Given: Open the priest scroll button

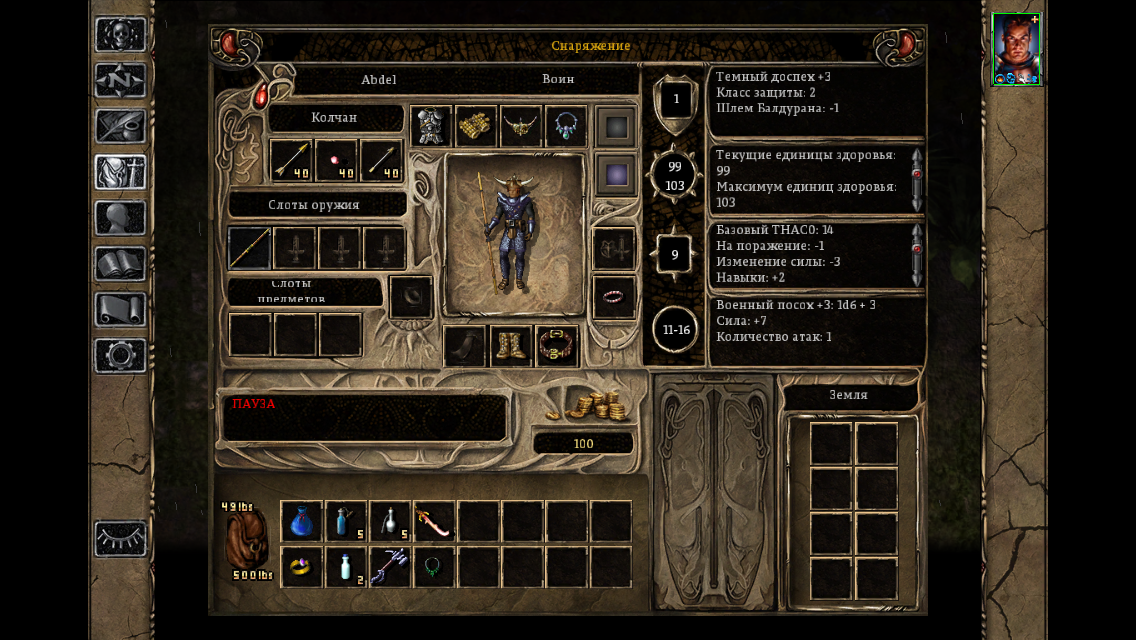Looking at the screenshot, I should [121, 310].
